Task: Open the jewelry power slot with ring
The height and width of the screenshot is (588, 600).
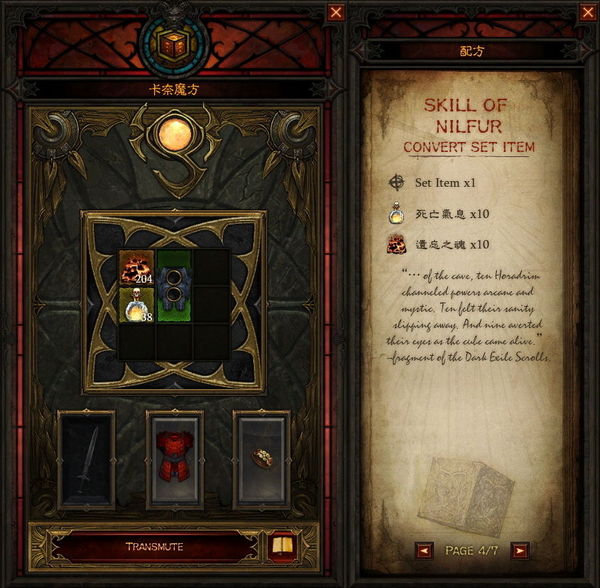Action: [261, 458]
